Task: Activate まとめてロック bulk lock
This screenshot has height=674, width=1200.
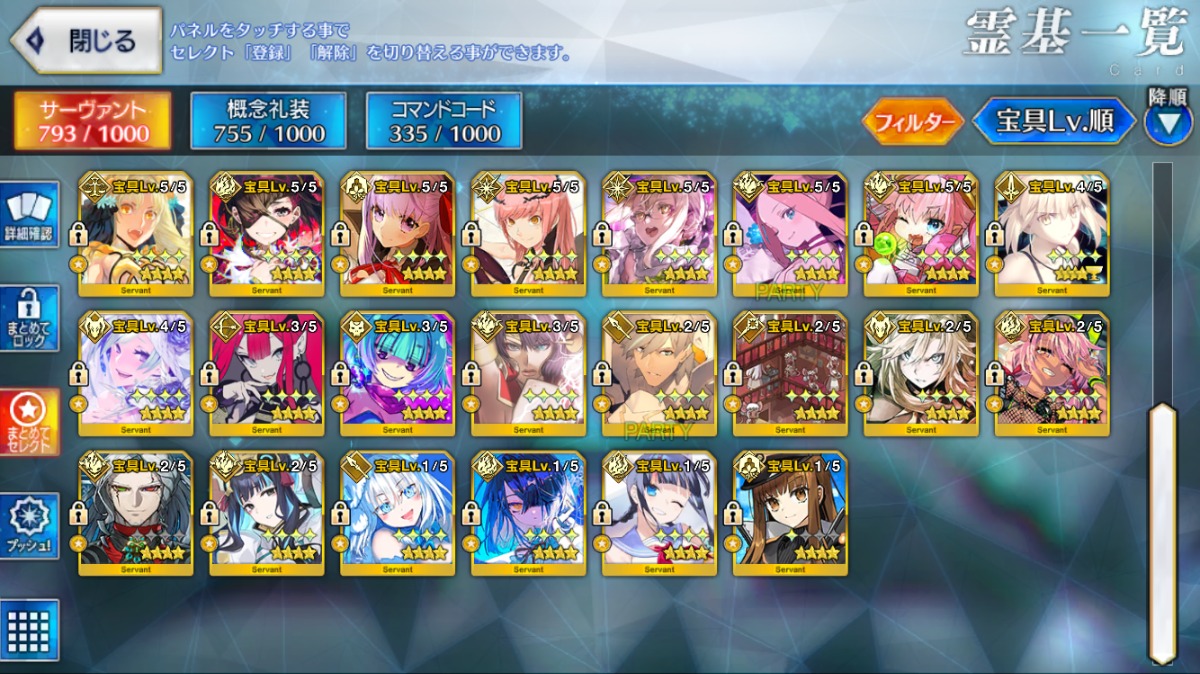Action: (x=29, y=318)
